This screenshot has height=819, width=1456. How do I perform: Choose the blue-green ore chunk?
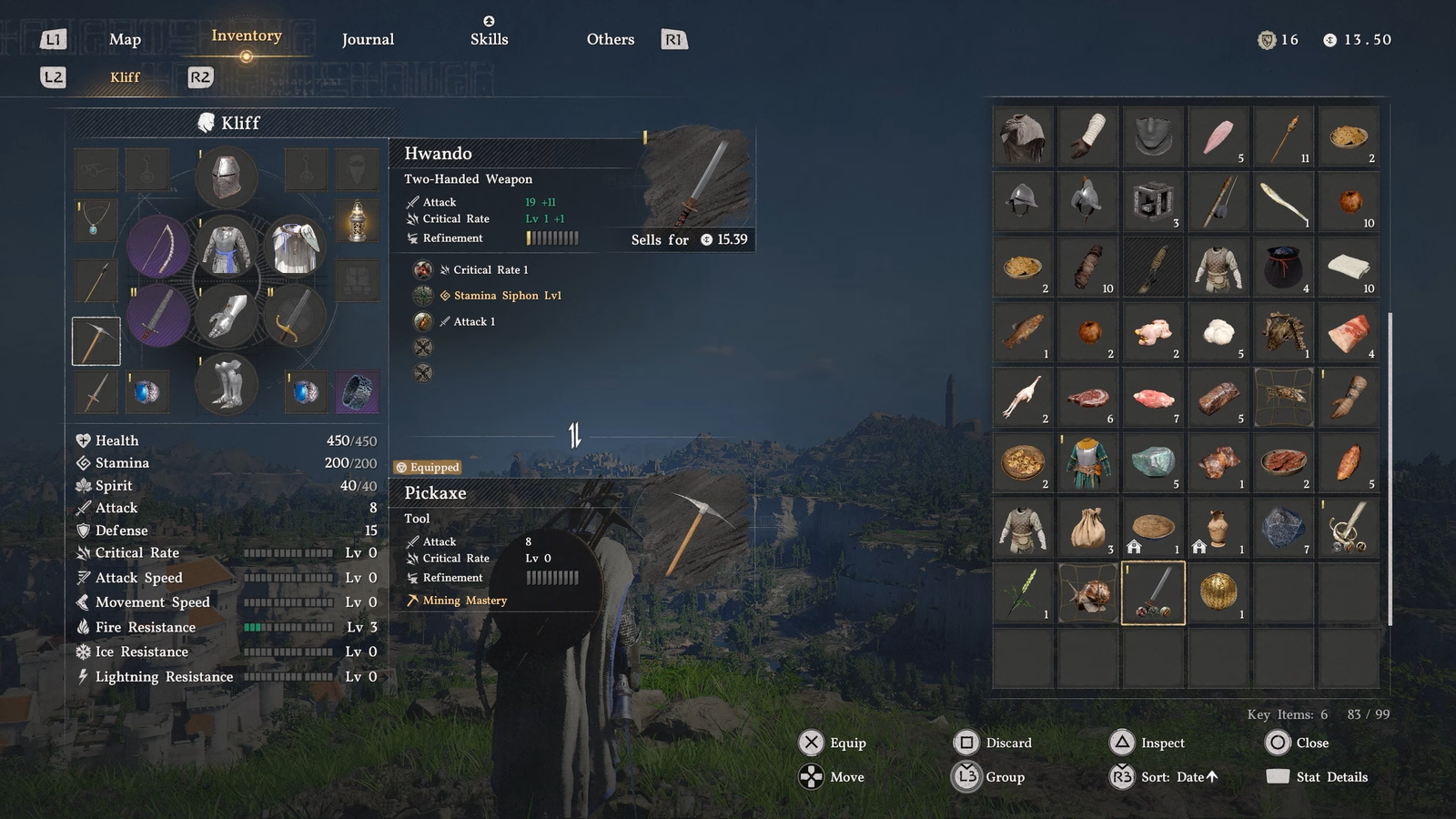(x=1153, y=462)
